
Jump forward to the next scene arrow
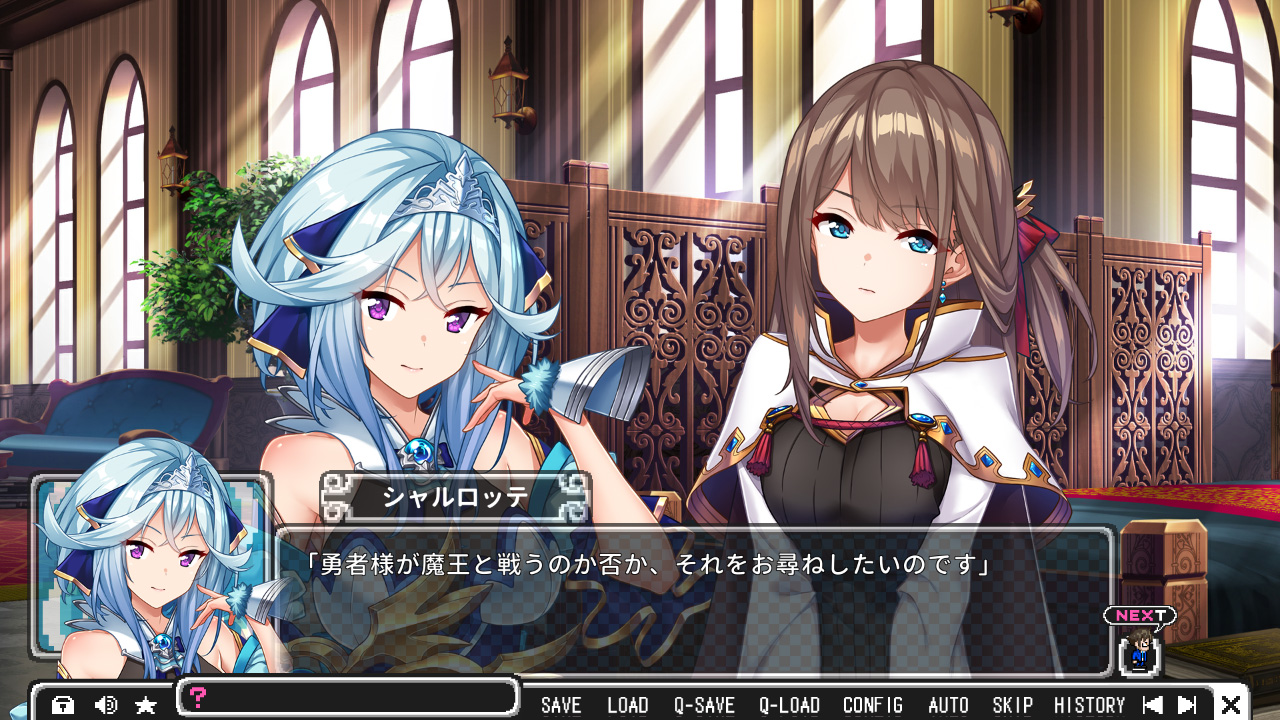pyautogui.click(x=1188, y=705)
